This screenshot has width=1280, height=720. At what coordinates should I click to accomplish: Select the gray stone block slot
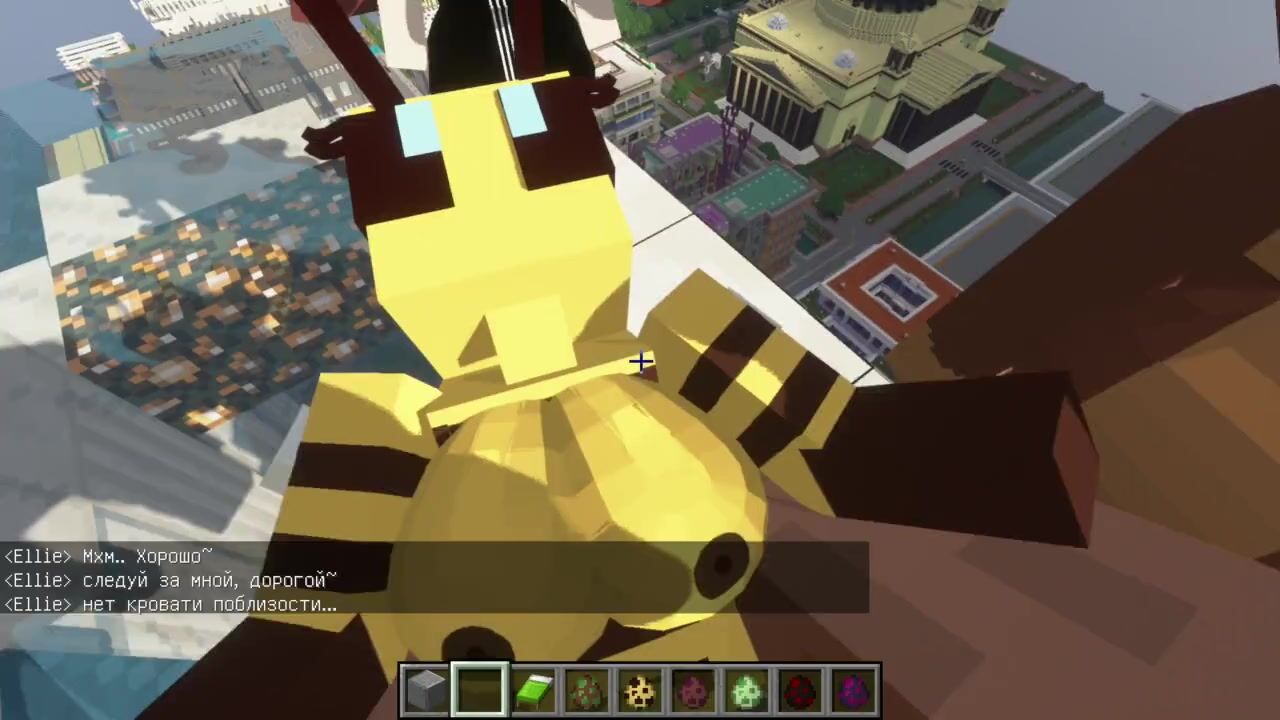[x=426, y=689]
